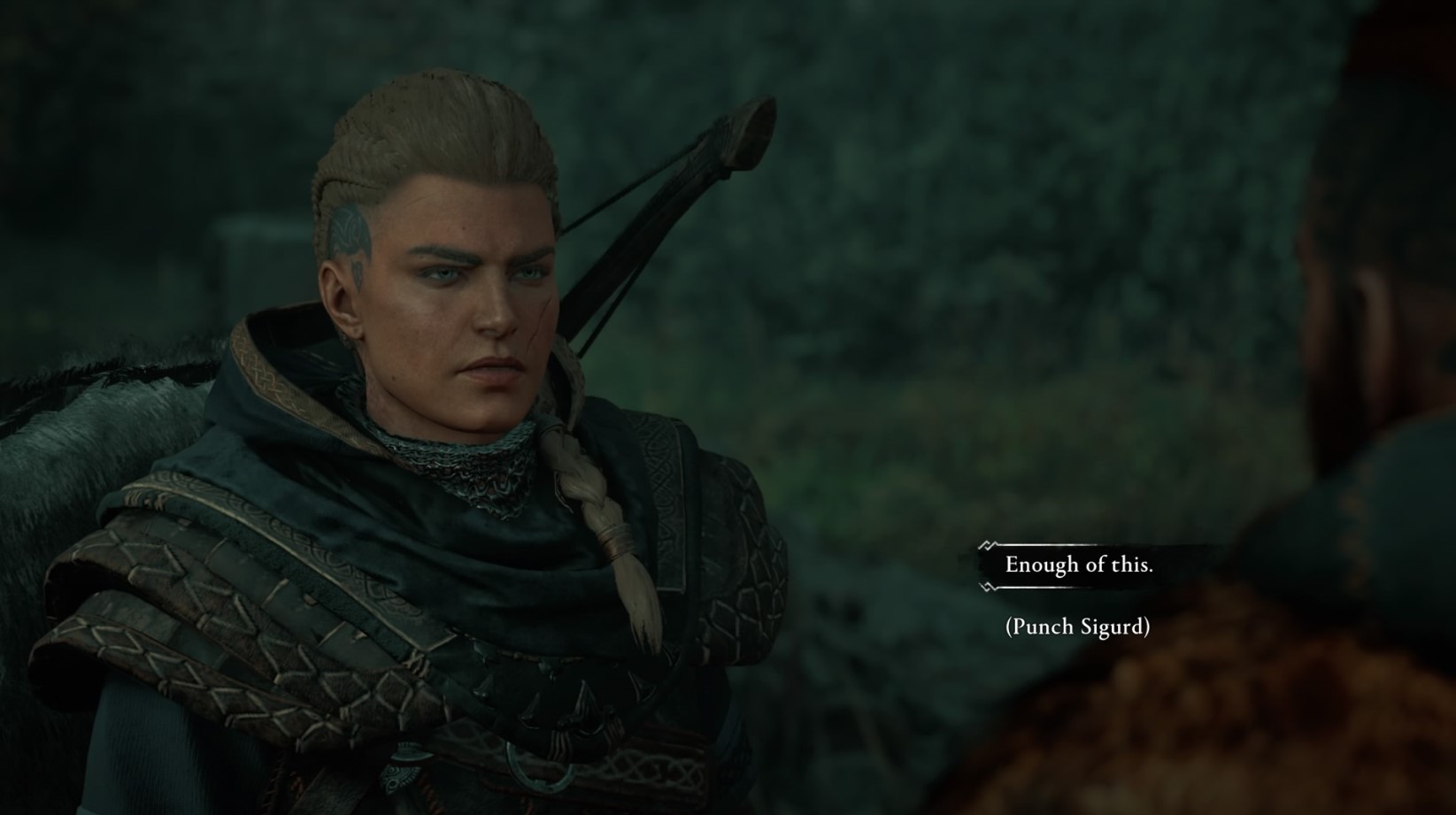Click the dark dialogue banner background
The width and height of the screenshot is (1456, 815).
coord(1177,565)
